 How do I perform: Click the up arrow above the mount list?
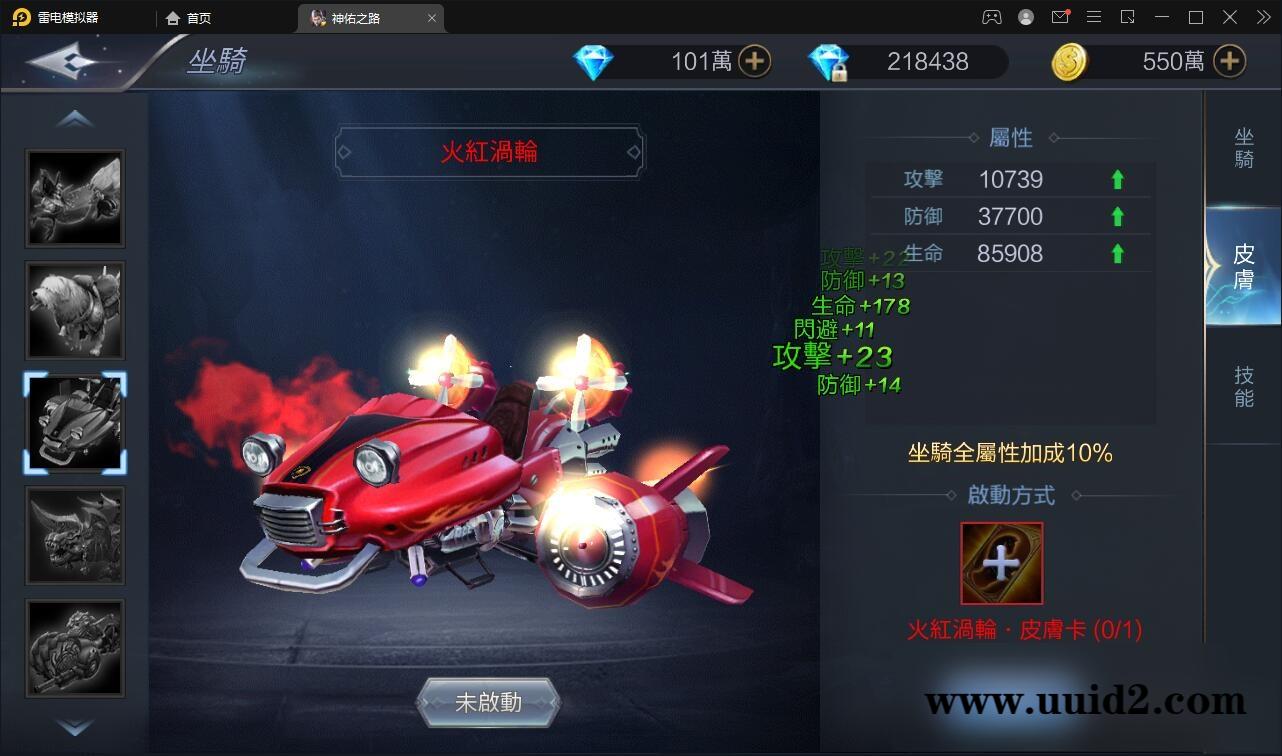click(75, 117)
